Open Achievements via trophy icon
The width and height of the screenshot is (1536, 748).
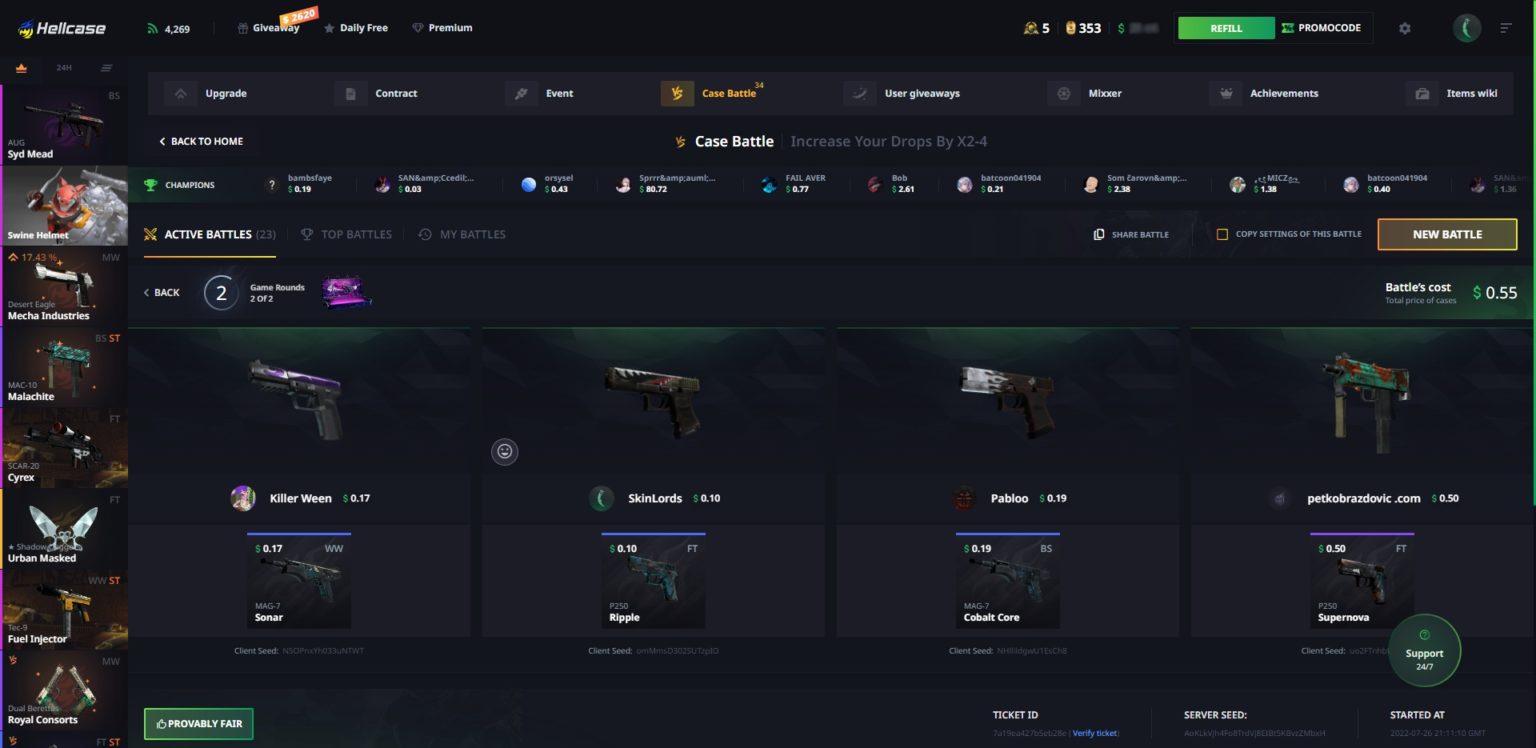[1226, 93]
